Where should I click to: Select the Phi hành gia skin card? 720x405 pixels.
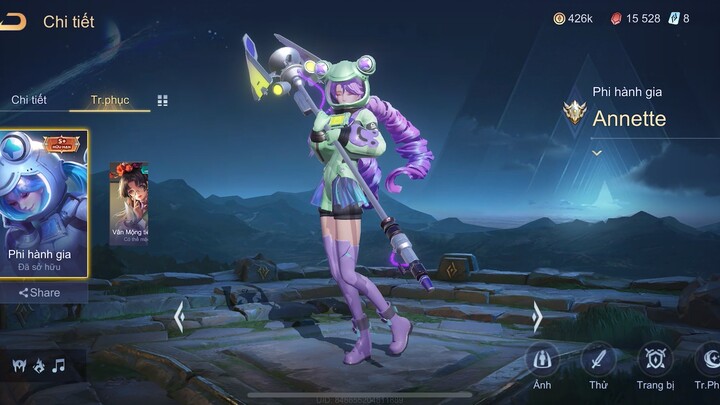[x=44, y=203]
